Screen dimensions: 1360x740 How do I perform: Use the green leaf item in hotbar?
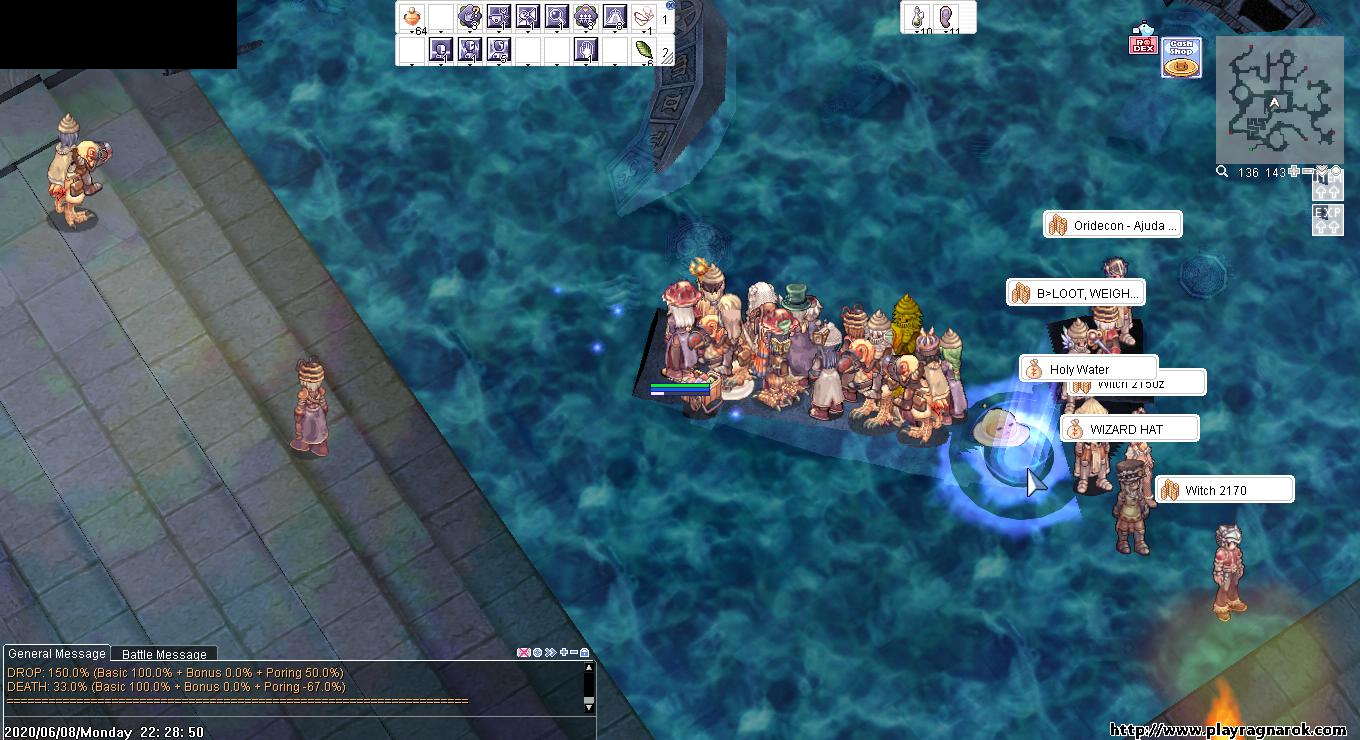pyautogui.click(x=644, y=50)
